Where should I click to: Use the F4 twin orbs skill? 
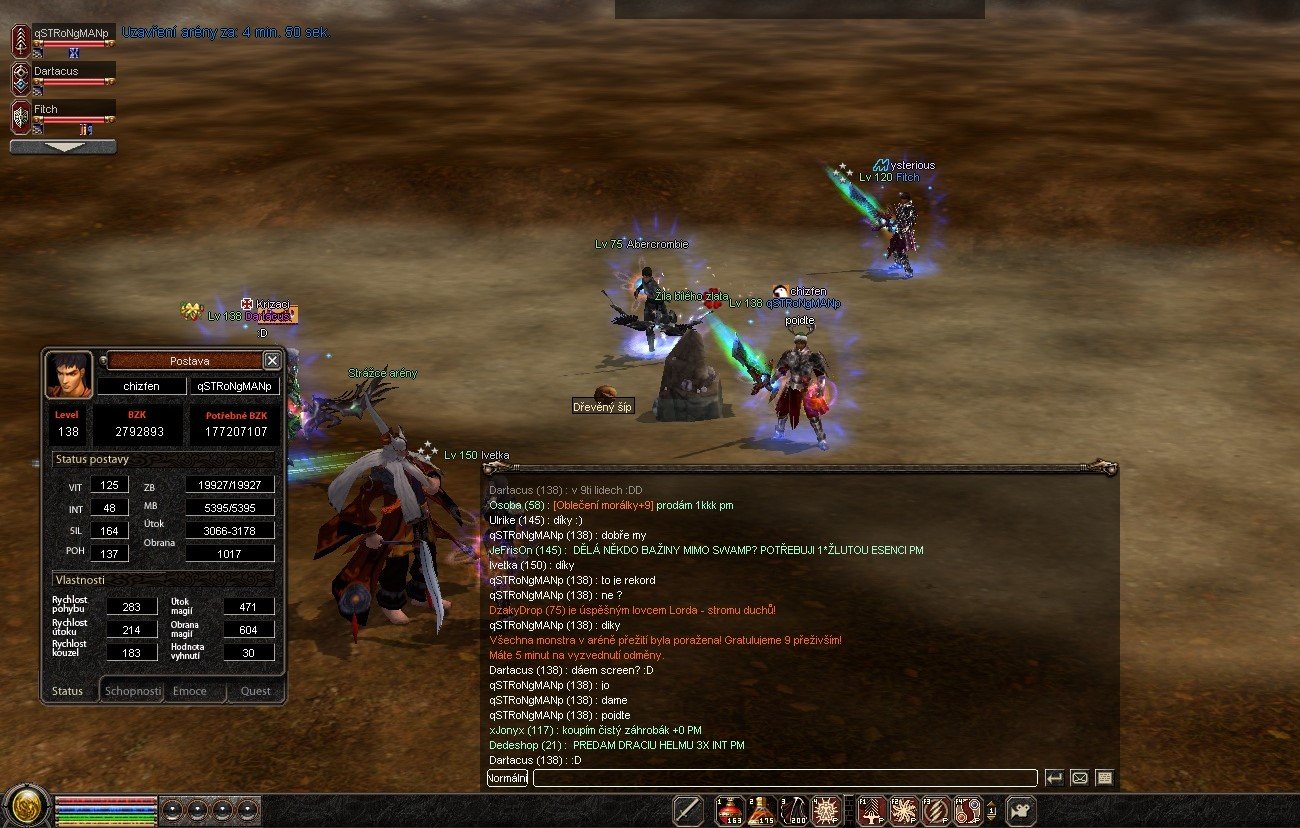pos(968,809)
